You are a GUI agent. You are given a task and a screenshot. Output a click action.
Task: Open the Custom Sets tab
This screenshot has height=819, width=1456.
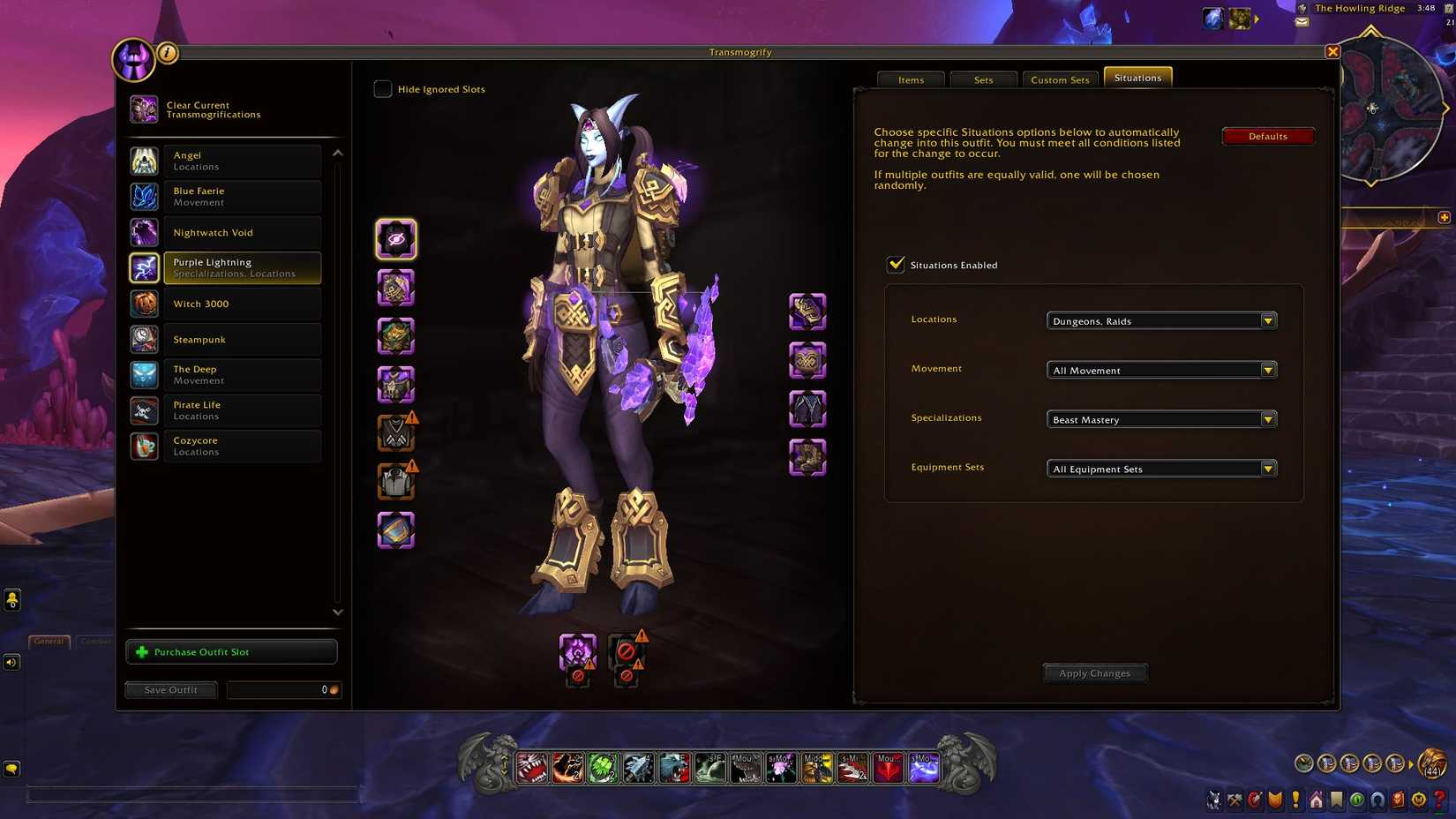[x=1060, y=79]
